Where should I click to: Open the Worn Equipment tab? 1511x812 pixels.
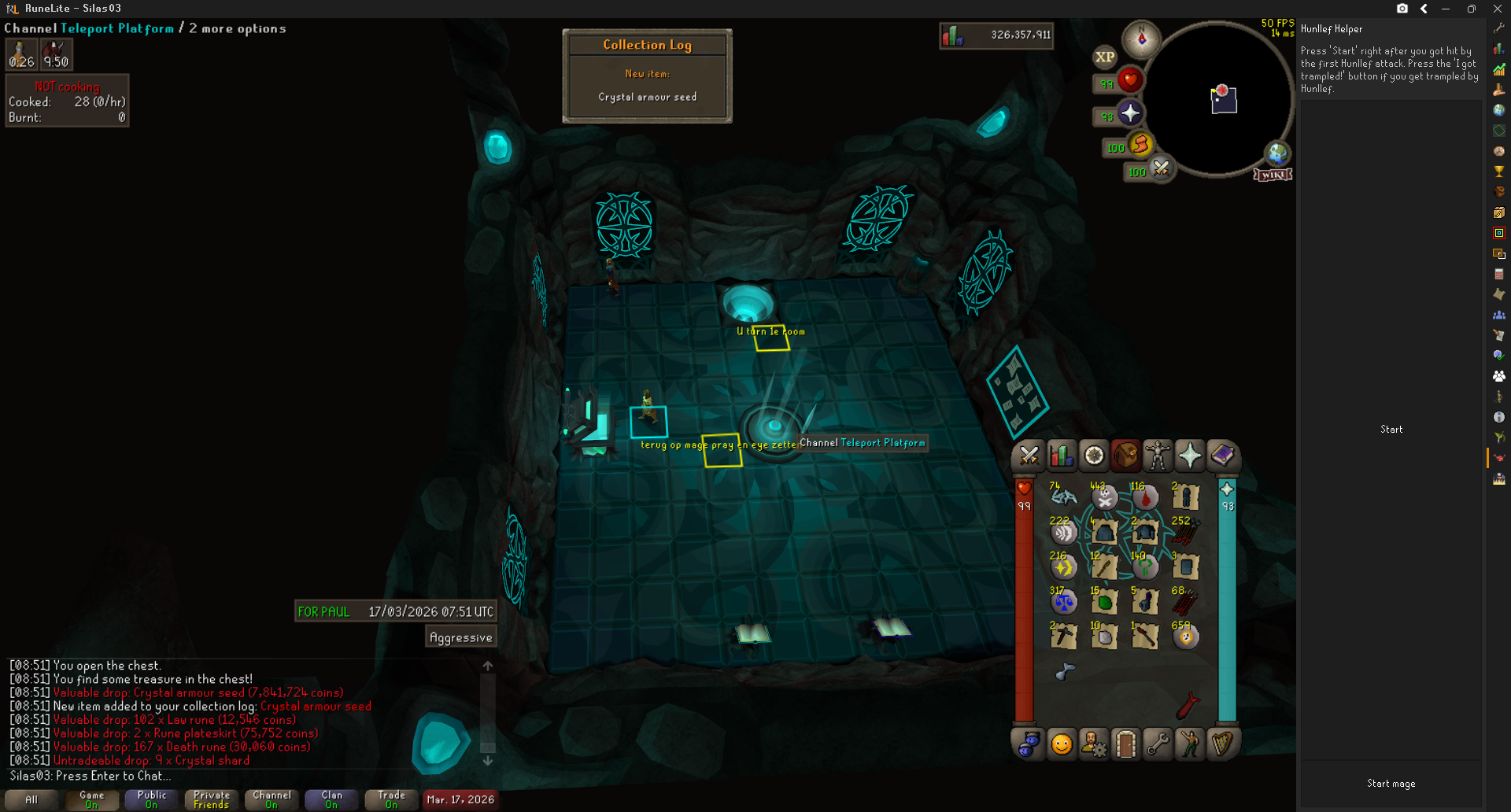point(1157,456)
